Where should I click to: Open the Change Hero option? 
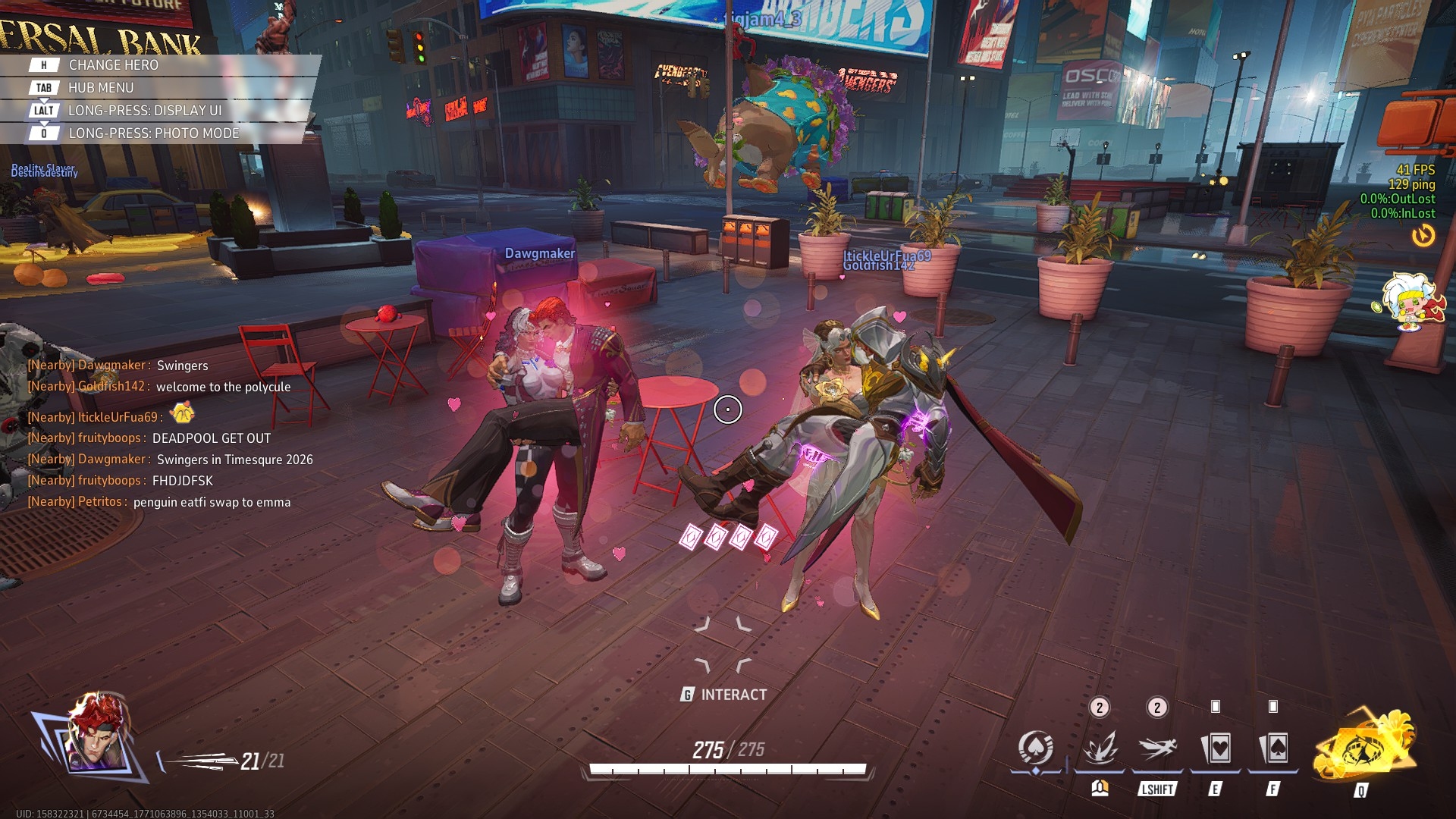coord(114,65)
